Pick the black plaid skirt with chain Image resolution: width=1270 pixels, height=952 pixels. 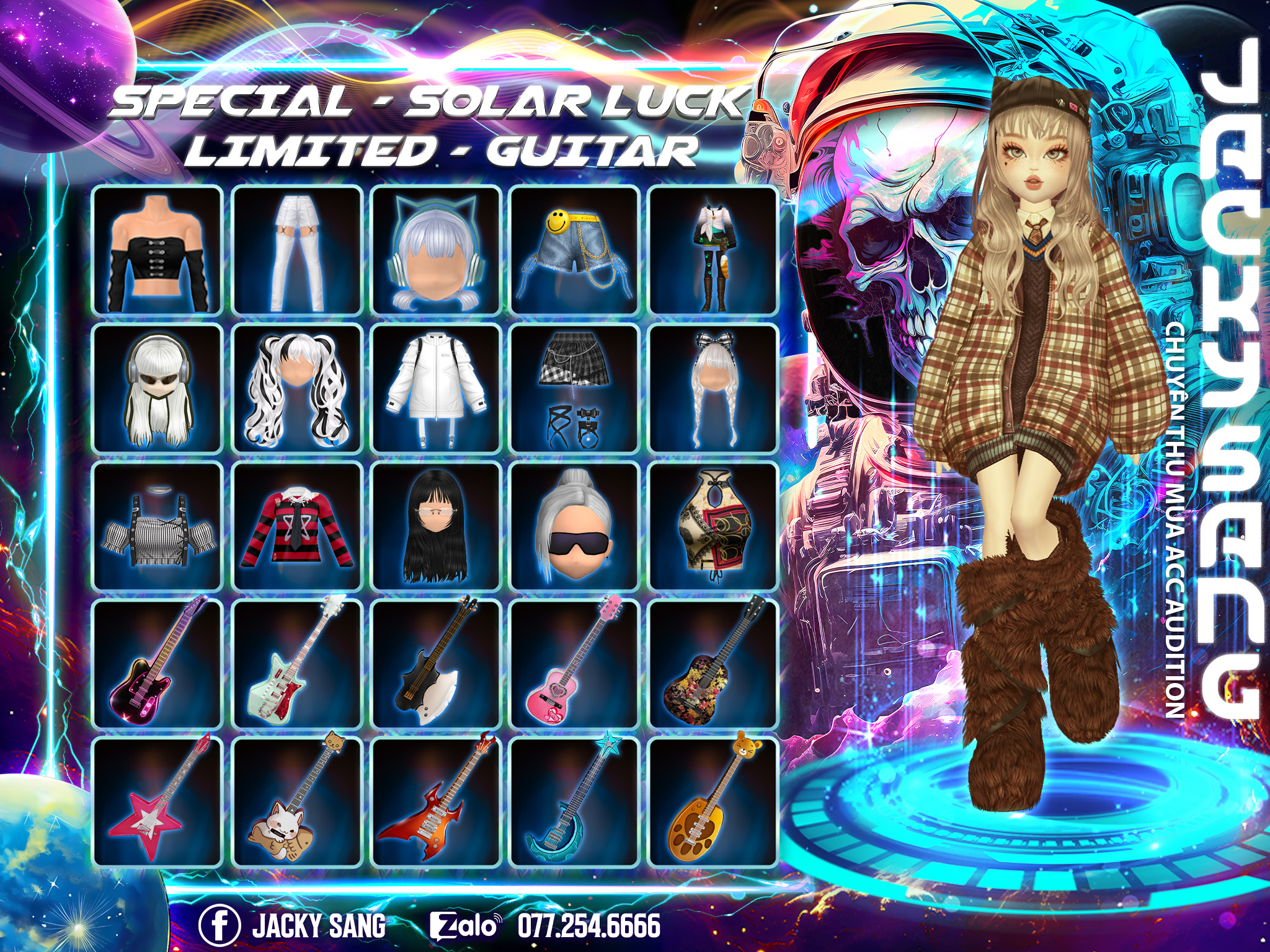pyautogui.click(x=575, y=388)
